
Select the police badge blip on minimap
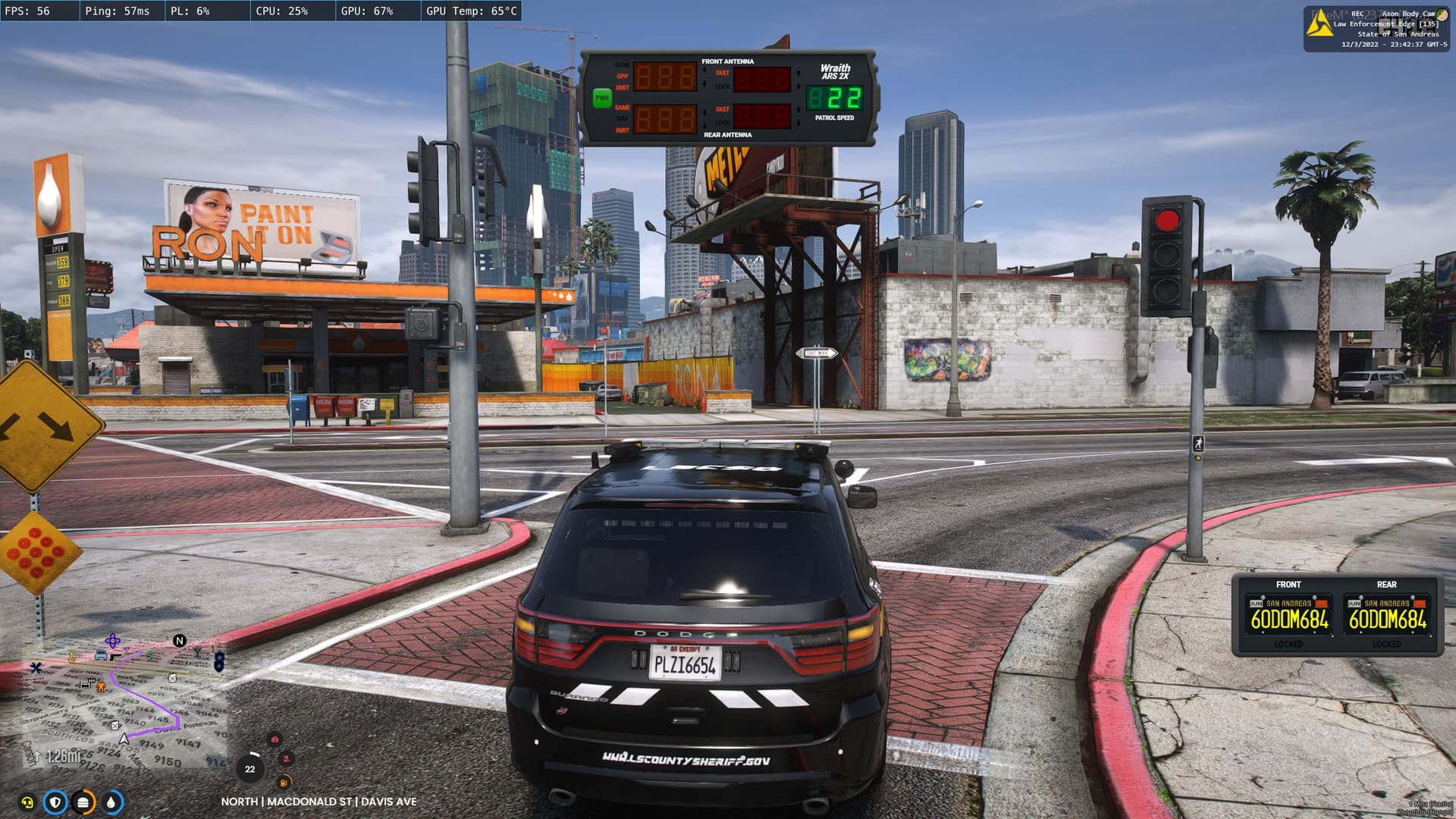click(219, 661)
